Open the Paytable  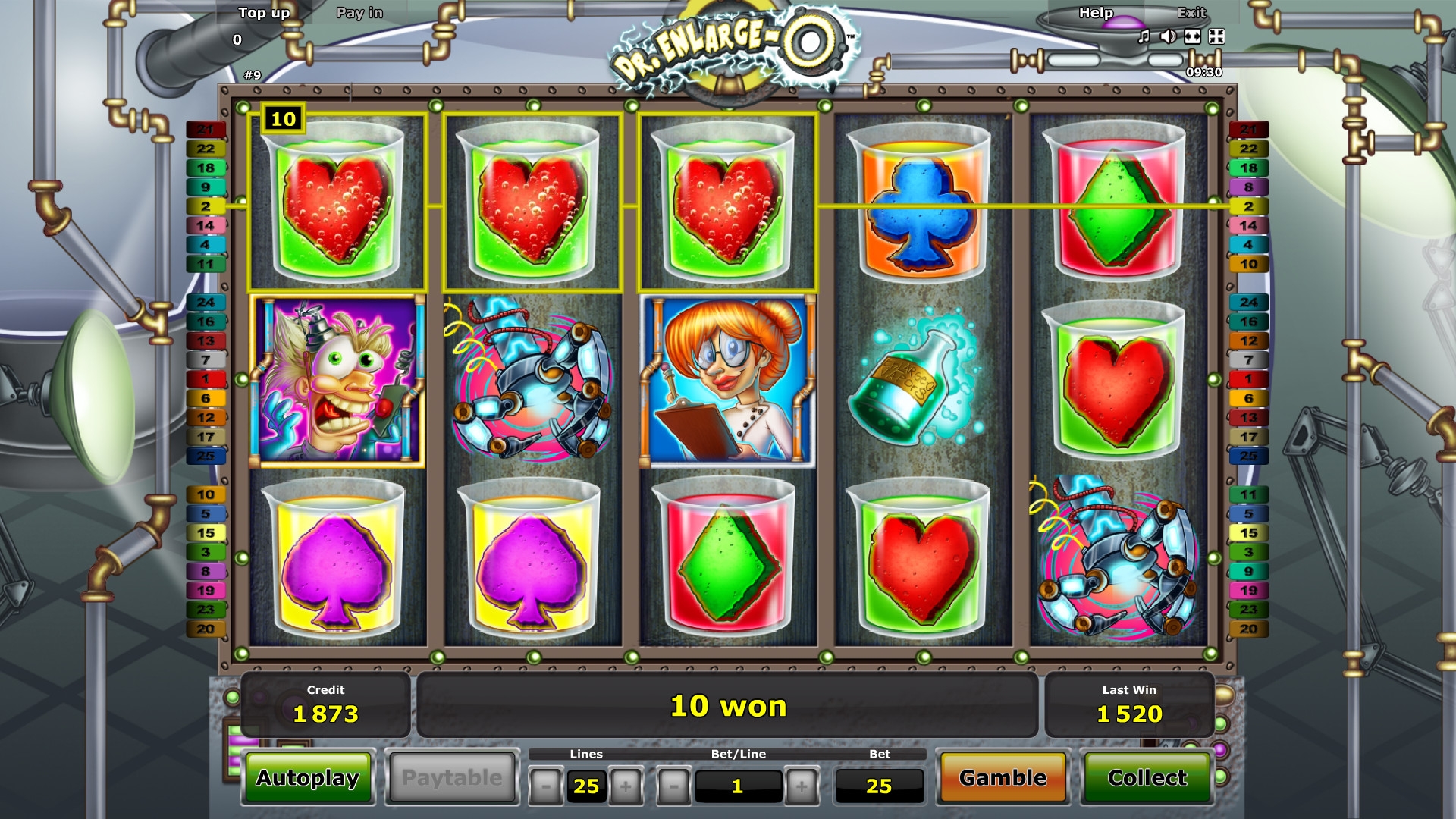click(x=452, y=778)
